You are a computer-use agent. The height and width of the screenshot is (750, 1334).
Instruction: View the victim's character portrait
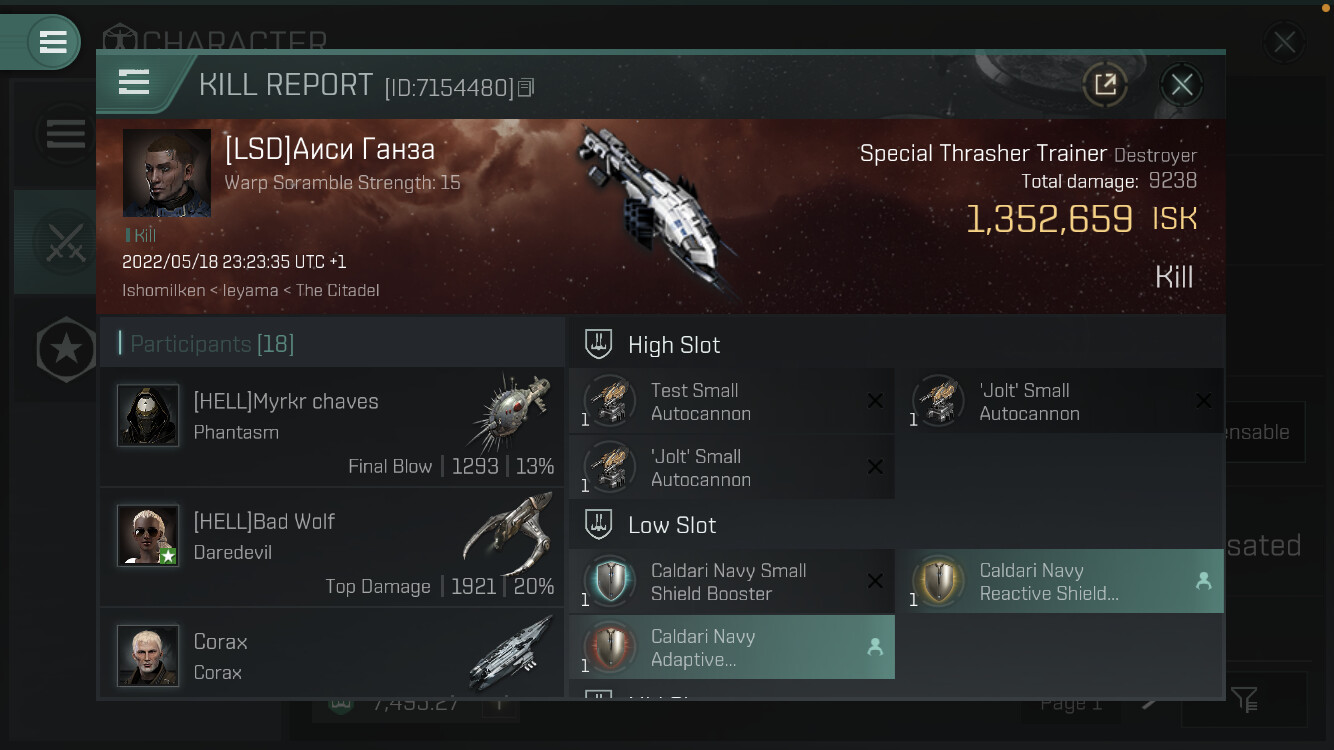coord(167,173)
